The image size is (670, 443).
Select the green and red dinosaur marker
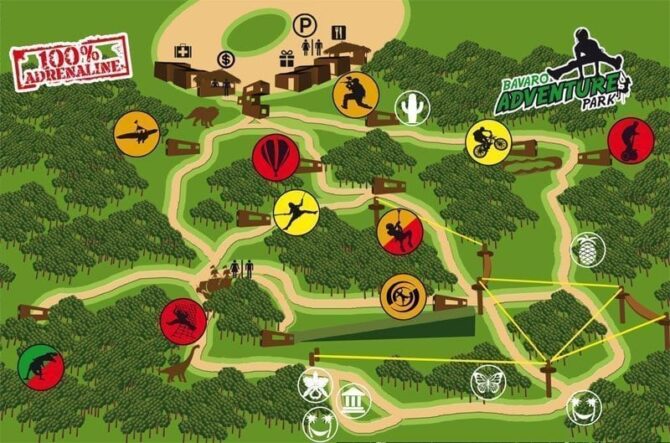pos(40,367)
